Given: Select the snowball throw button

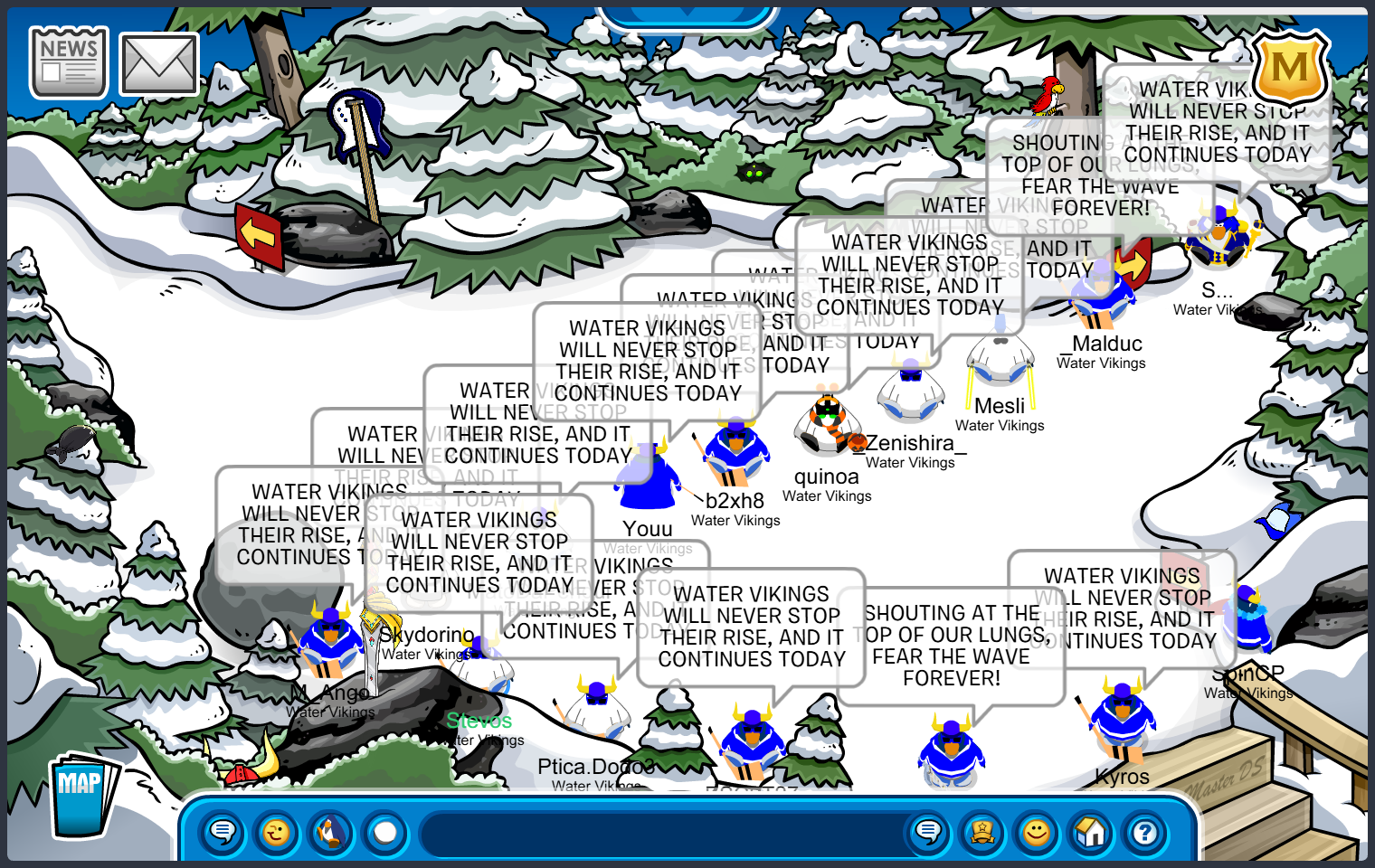Looking at the screenshot, I should pos(385,831).
